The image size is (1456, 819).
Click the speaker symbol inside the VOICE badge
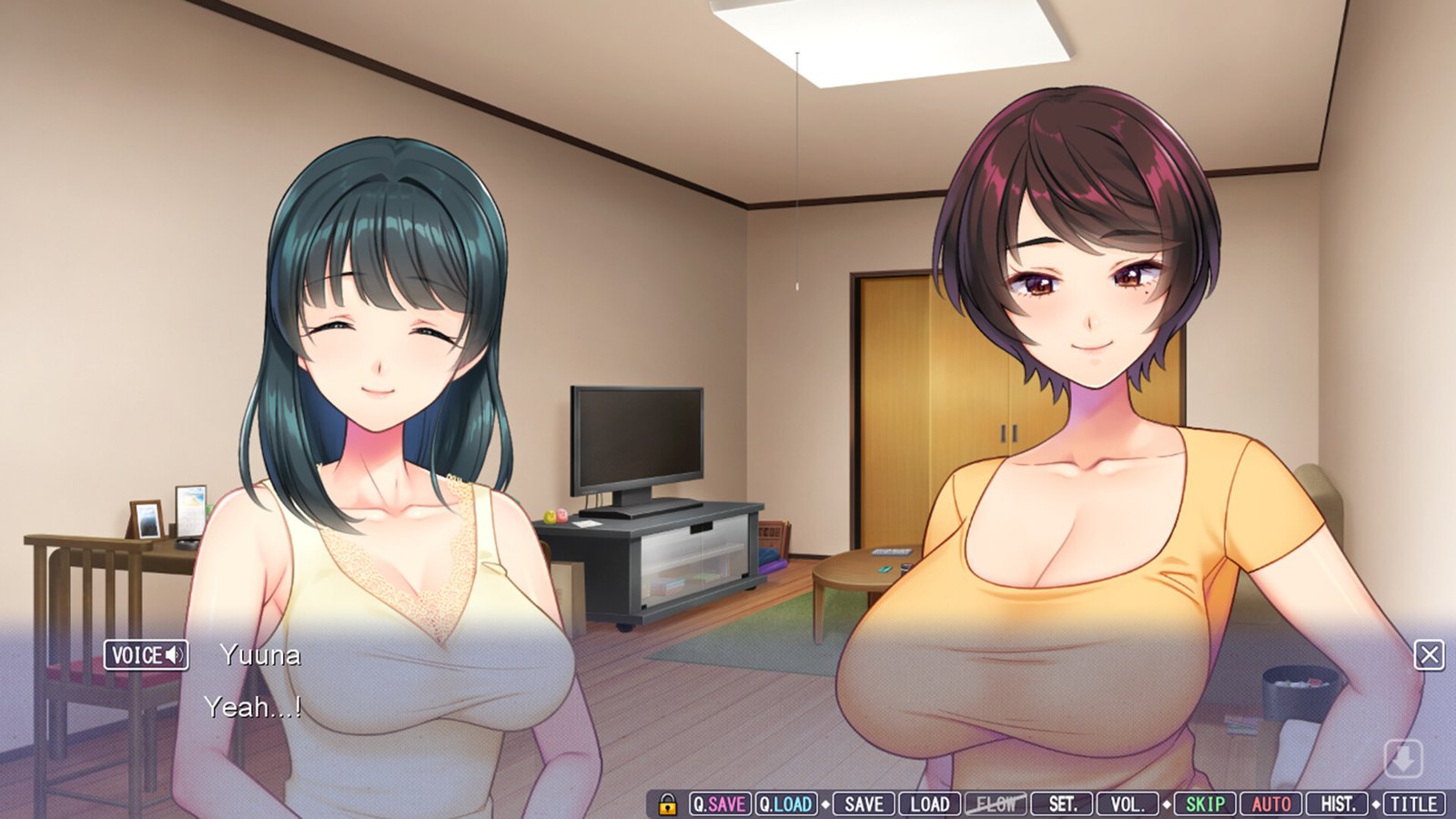click(177, 653)
